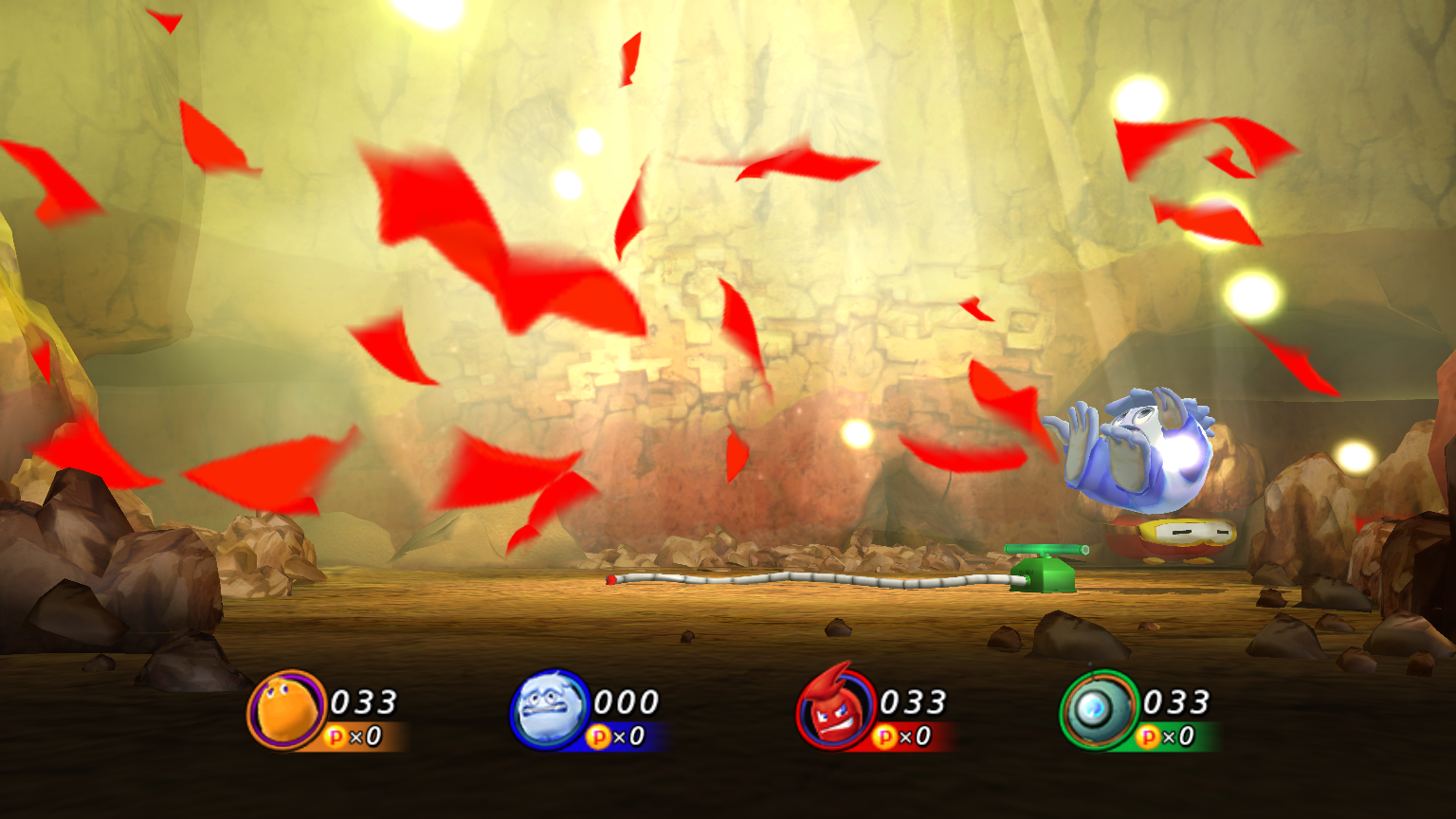Click the orange blob player portrait

pyautogui.click(x=286, y=709)
